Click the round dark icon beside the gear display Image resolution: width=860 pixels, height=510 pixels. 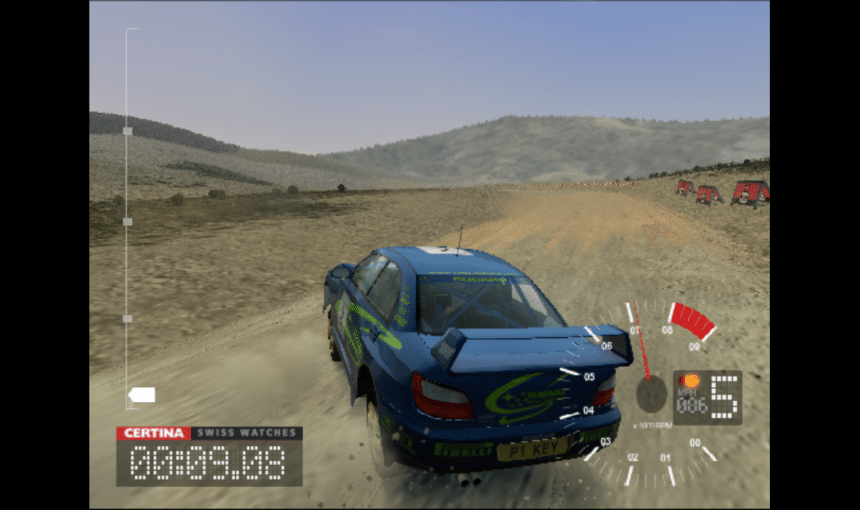pos(651,393)
